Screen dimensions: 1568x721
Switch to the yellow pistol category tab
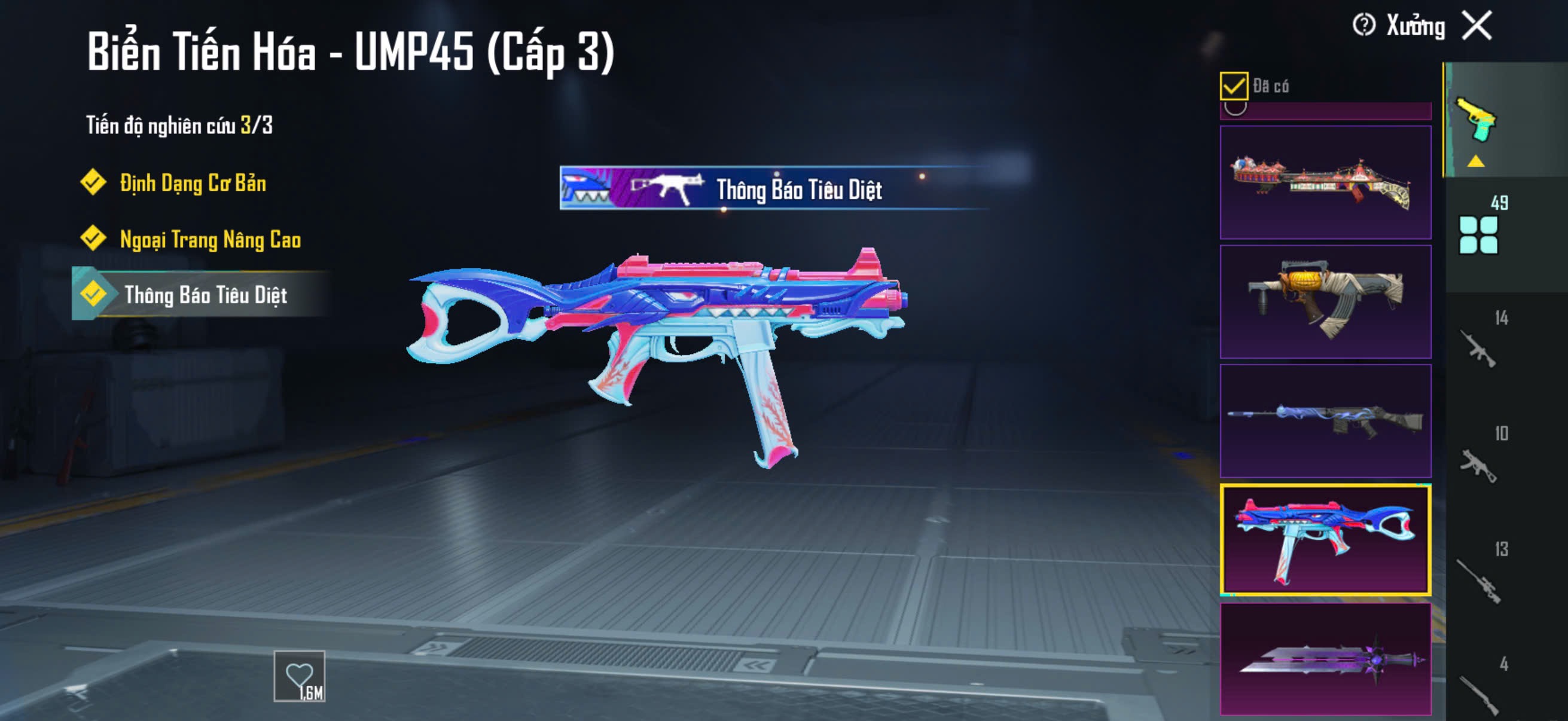click(x=1476, y=121)
